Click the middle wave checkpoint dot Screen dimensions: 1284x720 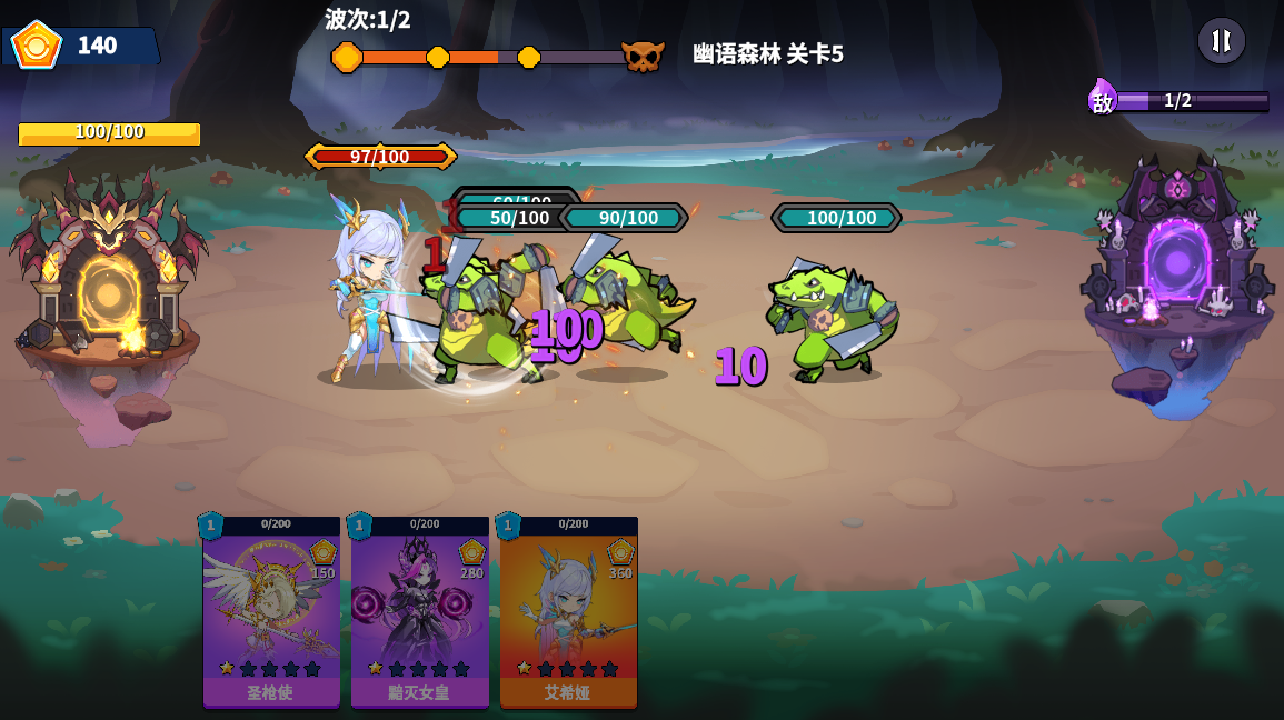click(x=437, y=58)
